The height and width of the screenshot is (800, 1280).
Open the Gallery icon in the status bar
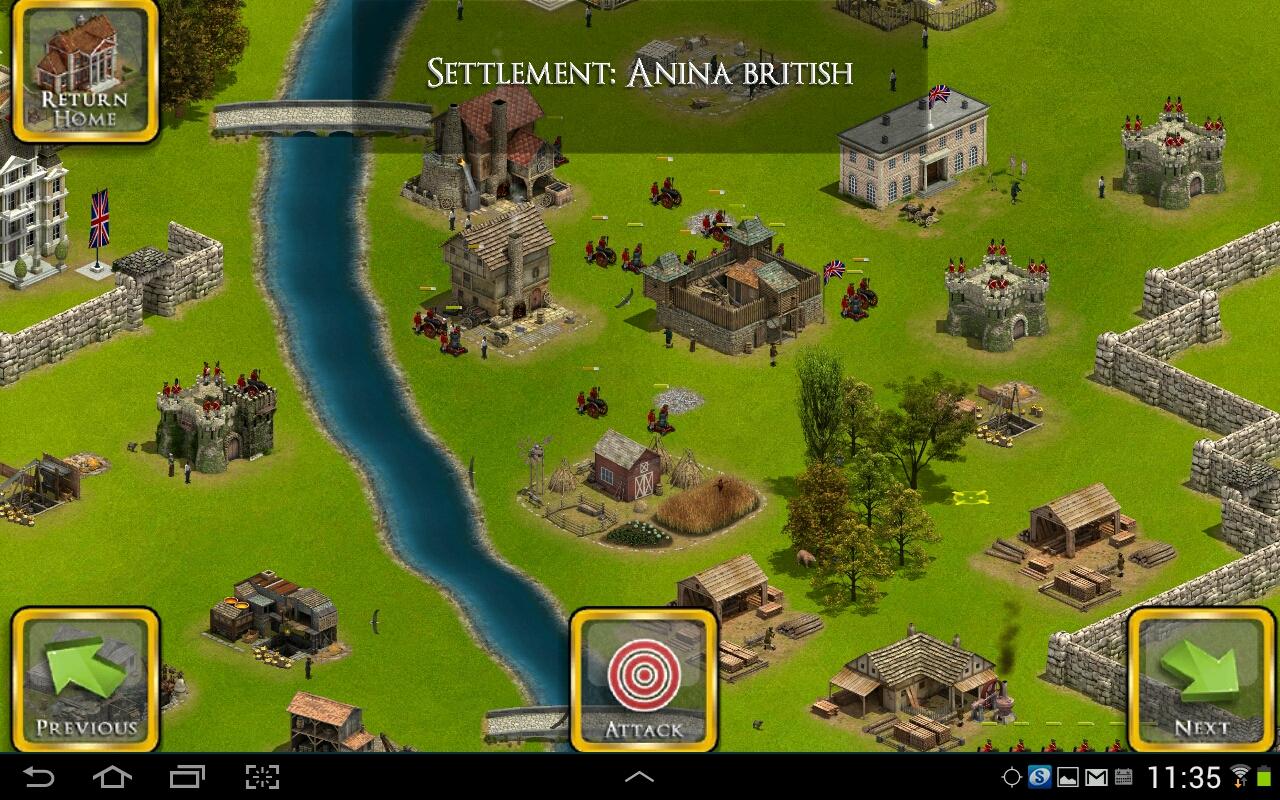pos(1068,776)
